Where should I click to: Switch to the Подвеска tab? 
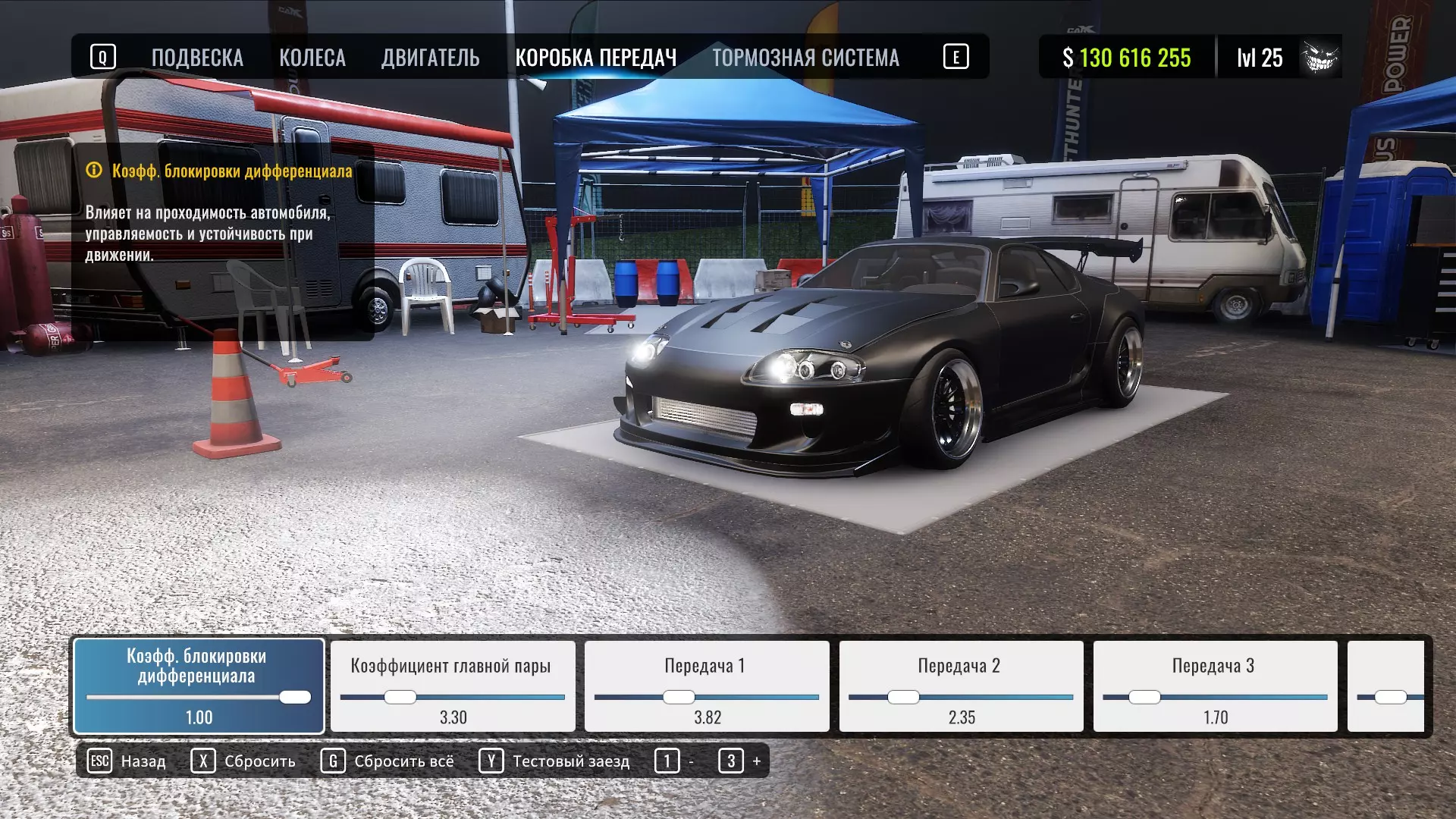click(x=197, y=58)
